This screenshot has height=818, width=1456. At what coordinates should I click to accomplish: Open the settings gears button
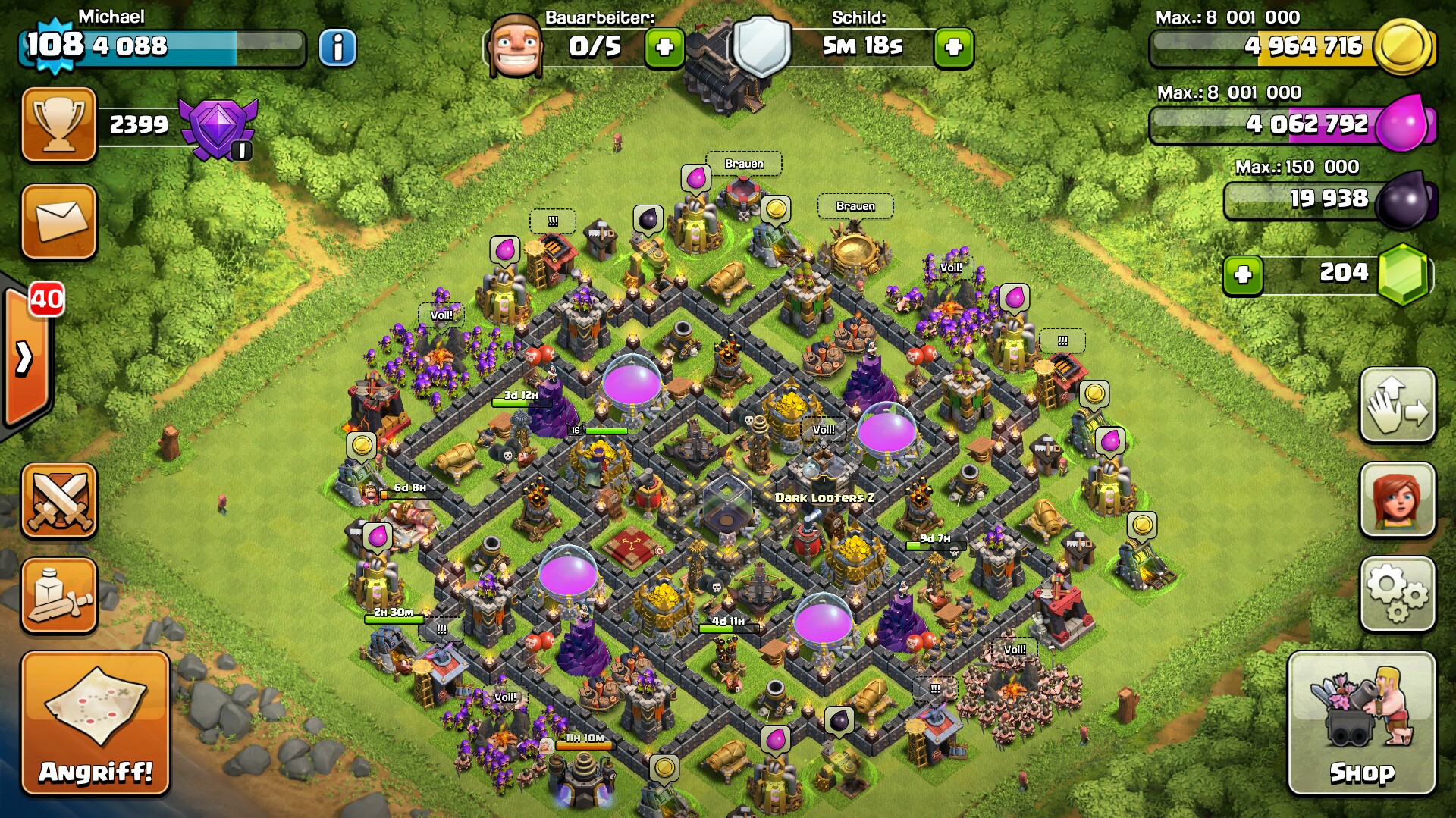(1397, 594)
